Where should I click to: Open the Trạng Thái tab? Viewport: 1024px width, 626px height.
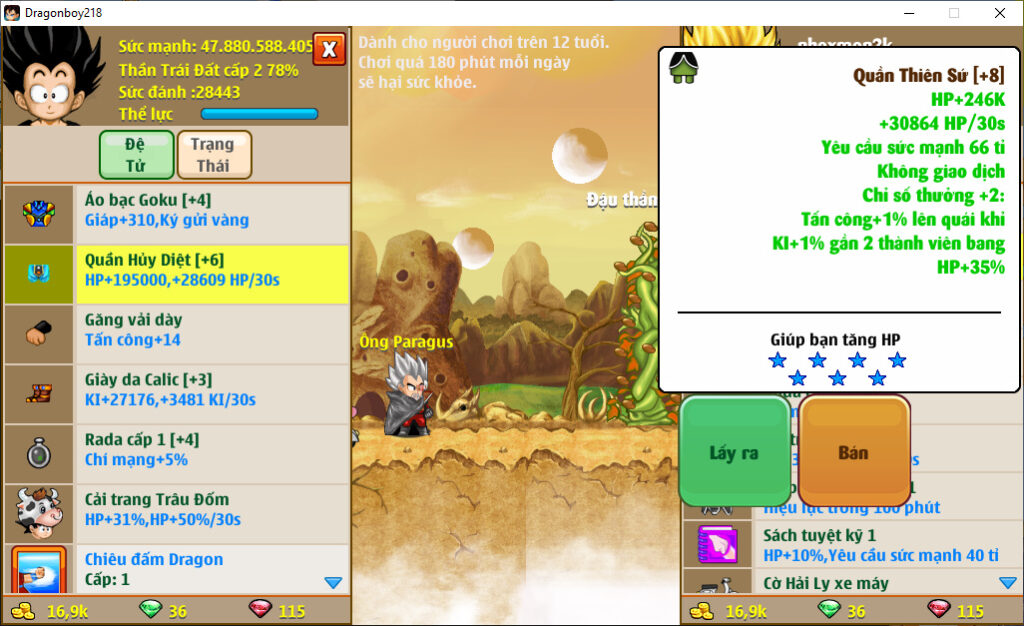click(x=214, y=155)
